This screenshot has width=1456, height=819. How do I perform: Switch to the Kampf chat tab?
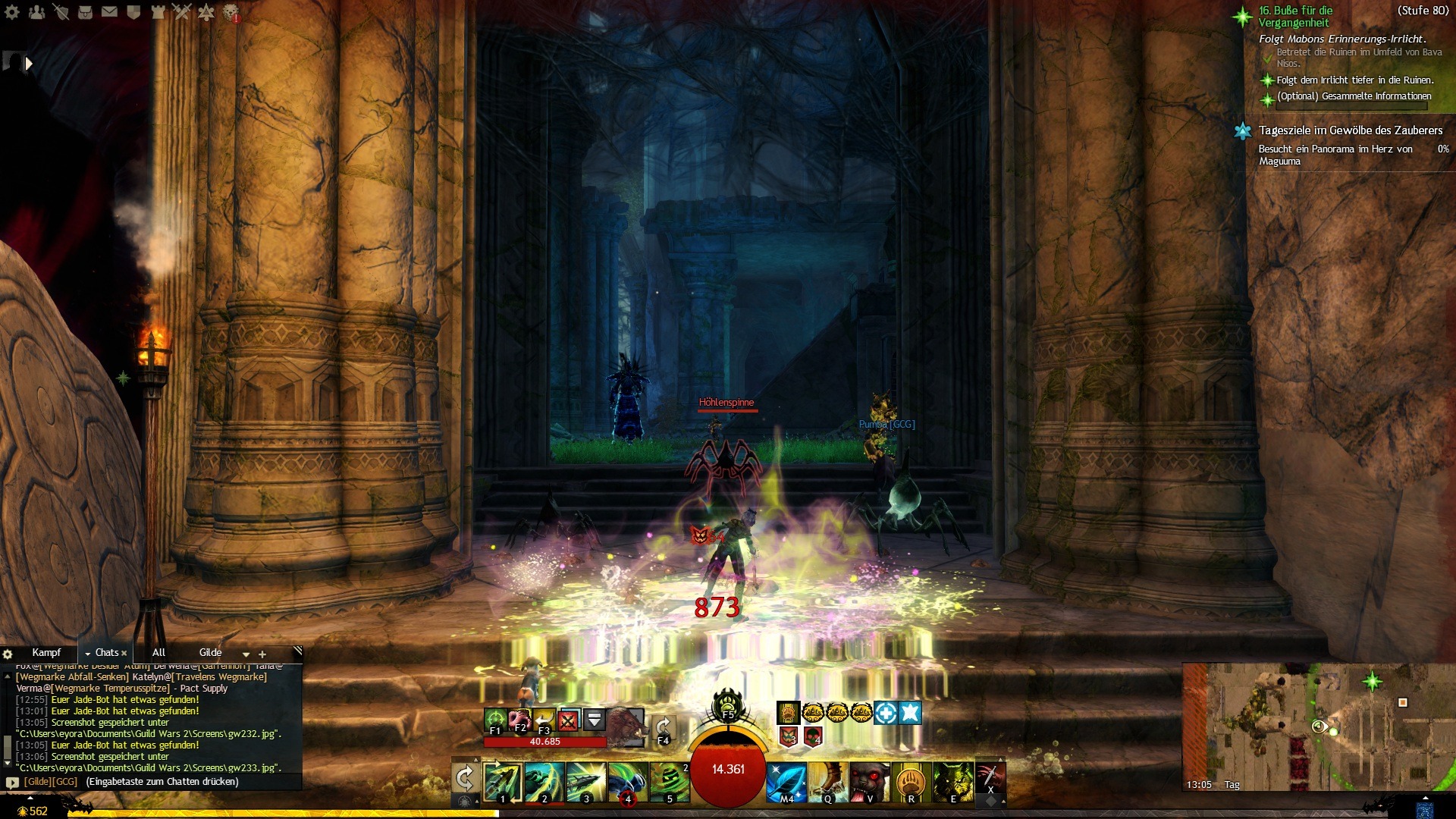coord(46,652)
